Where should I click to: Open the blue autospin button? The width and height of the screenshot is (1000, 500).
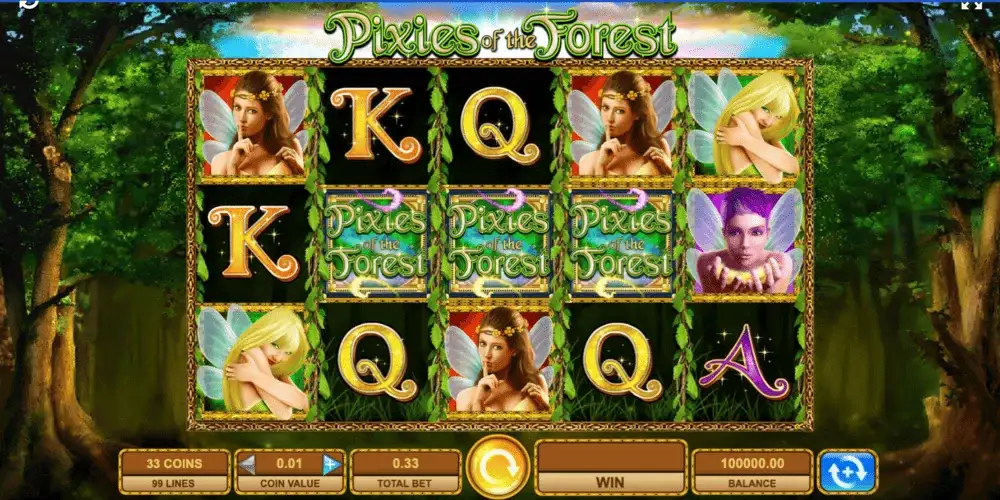pos(847,470)
